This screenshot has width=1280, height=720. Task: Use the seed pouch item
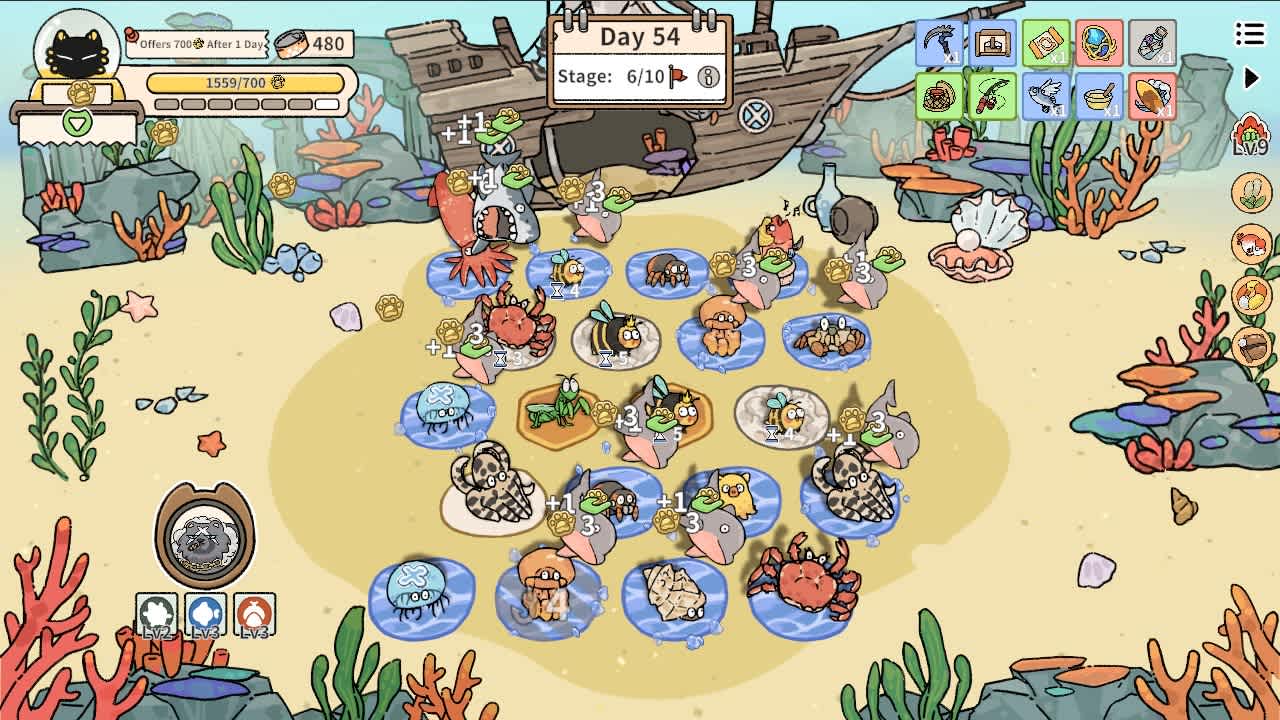coord(1044,44)
